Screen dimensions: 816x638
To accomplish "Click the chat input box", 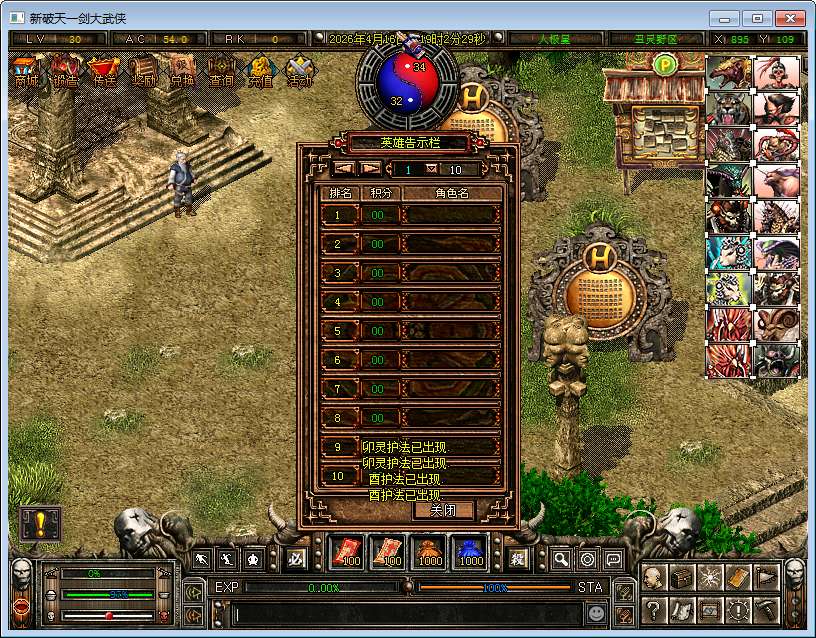I will point(410,610).
